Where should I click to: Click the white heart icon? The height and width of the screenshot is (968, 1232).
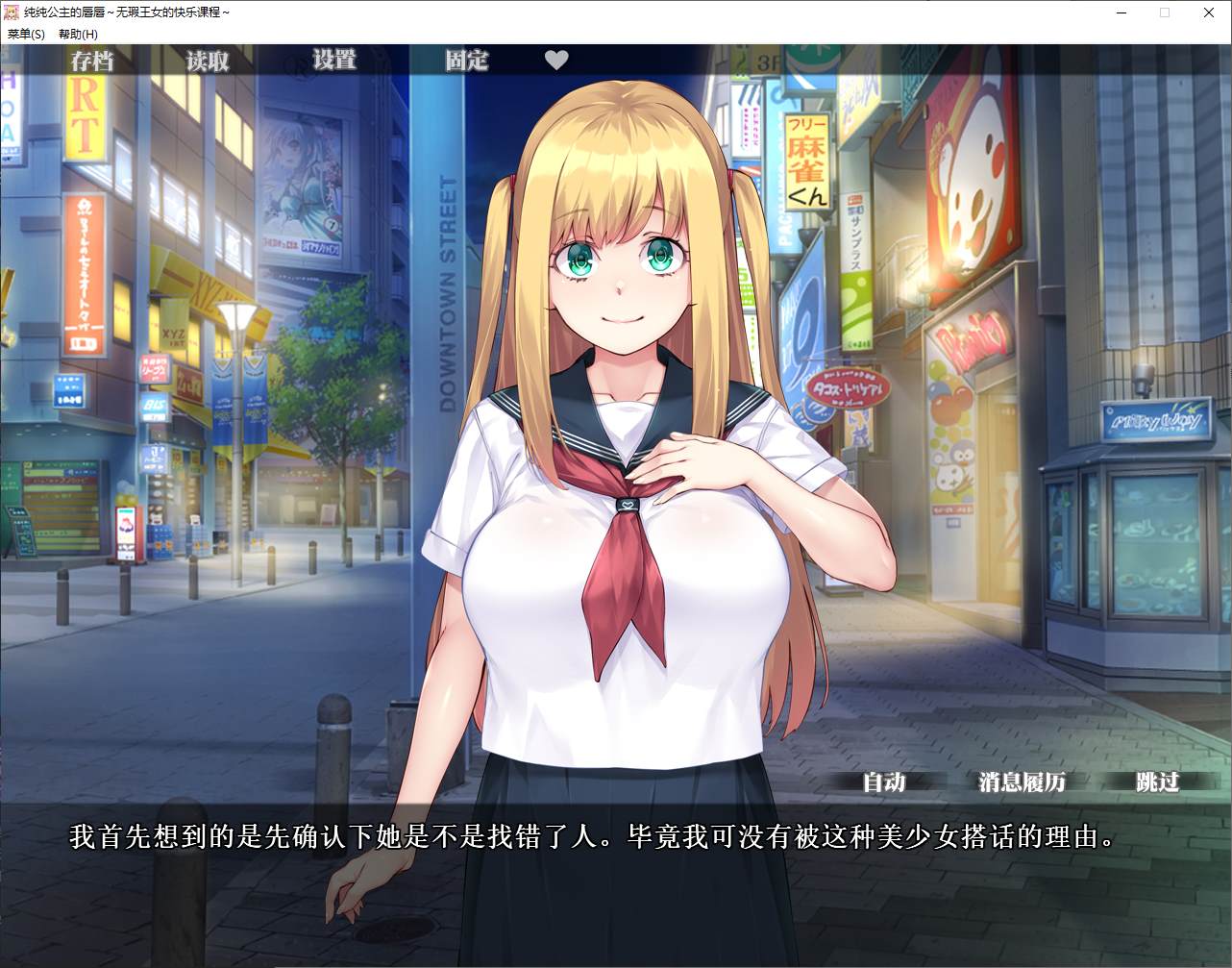[x=556, y=61]
